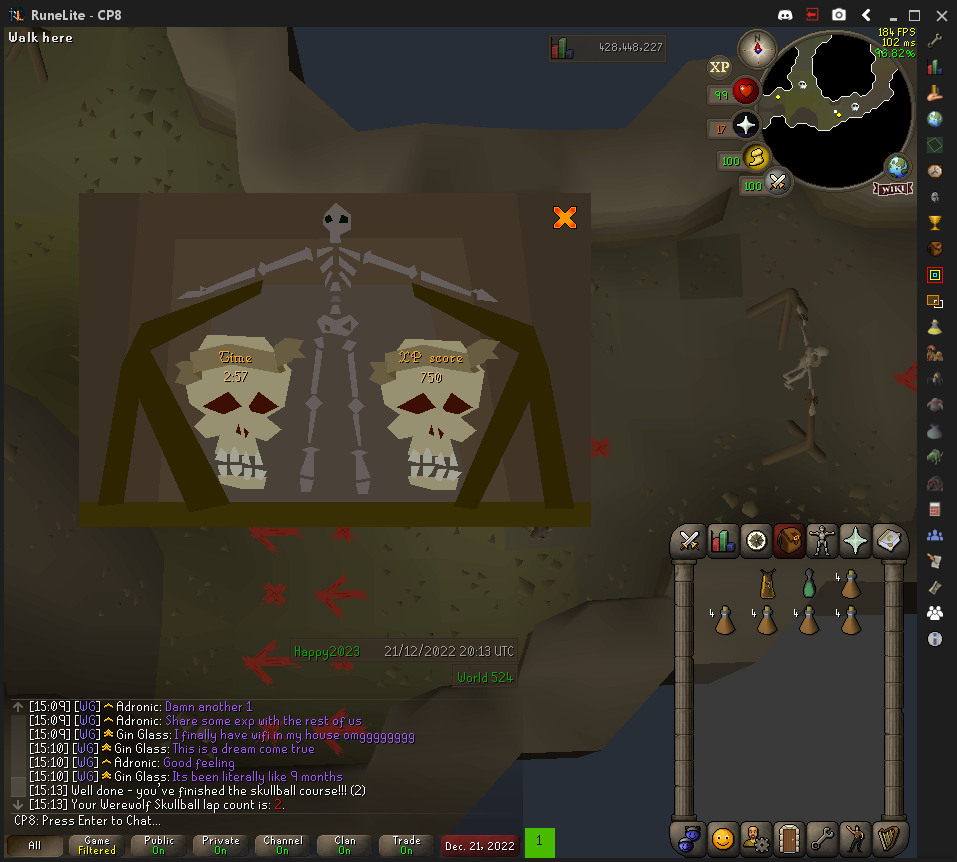This screenshot has height=862, width=957.
Task: Switch chat filter to the Clan tab
Action: (345, 846)
